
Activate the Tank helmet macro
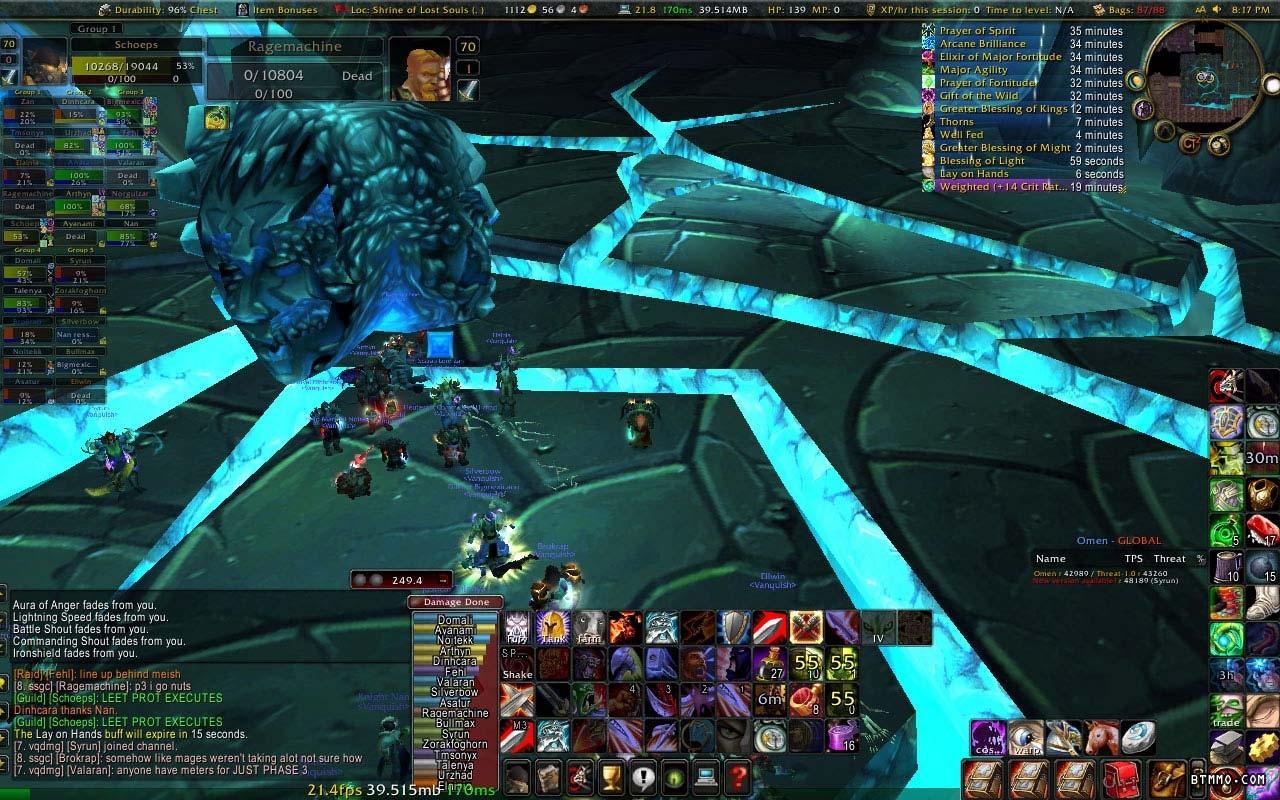(553, 628)
